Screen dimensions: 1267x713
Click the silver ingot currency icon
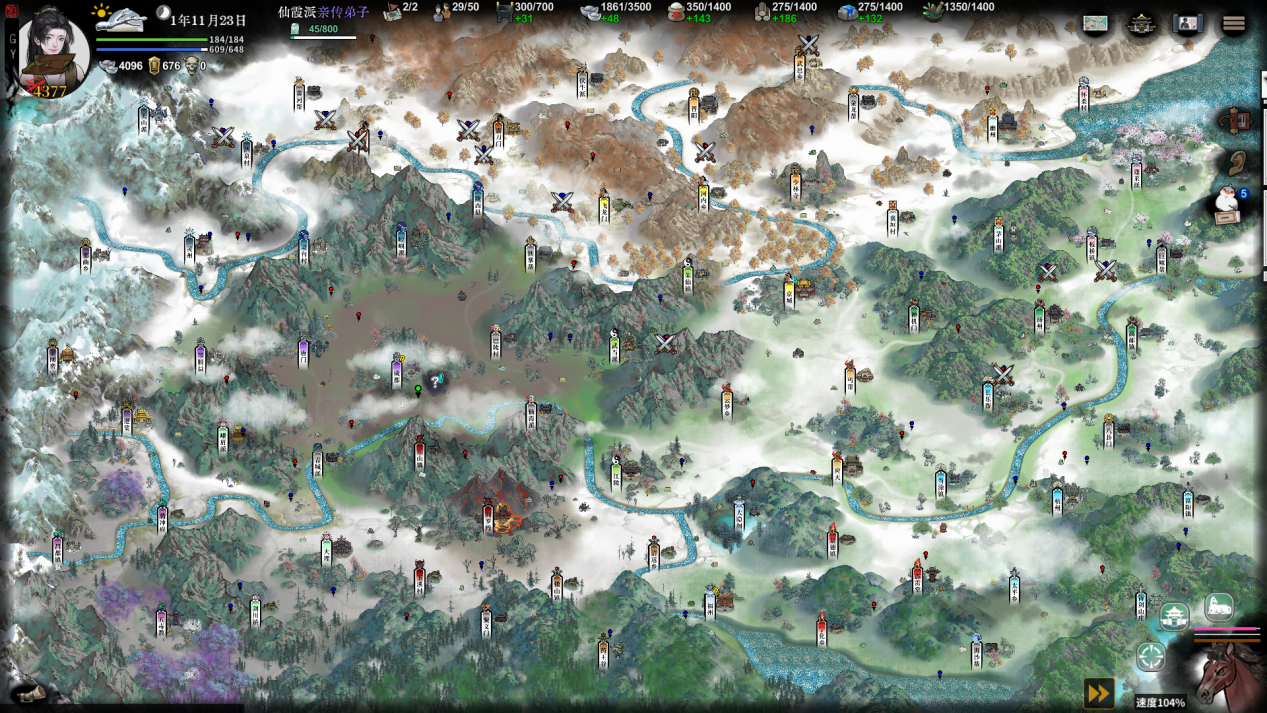108,66
